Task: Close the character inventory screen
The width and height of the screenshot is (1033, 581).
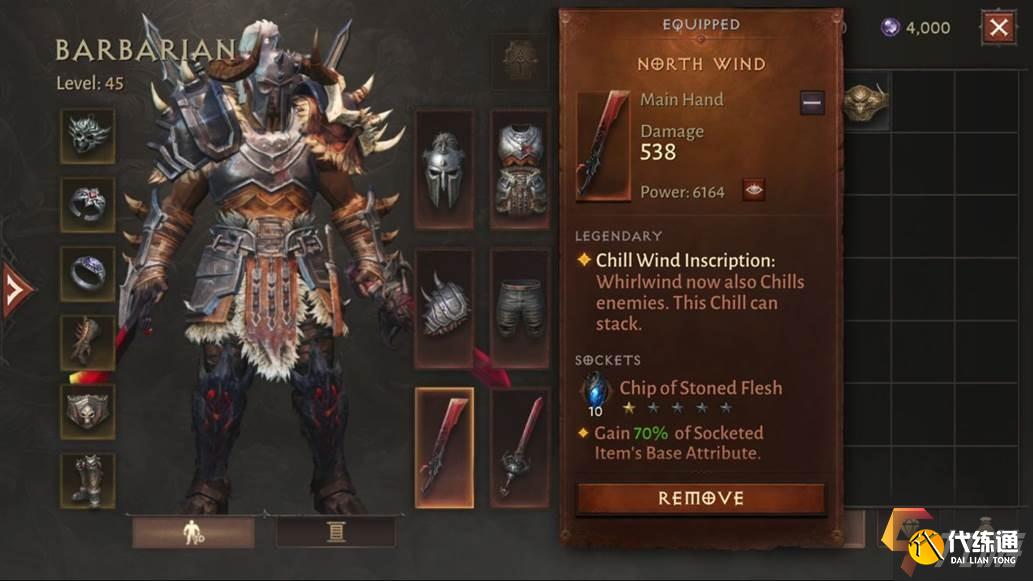Action: 998,27
